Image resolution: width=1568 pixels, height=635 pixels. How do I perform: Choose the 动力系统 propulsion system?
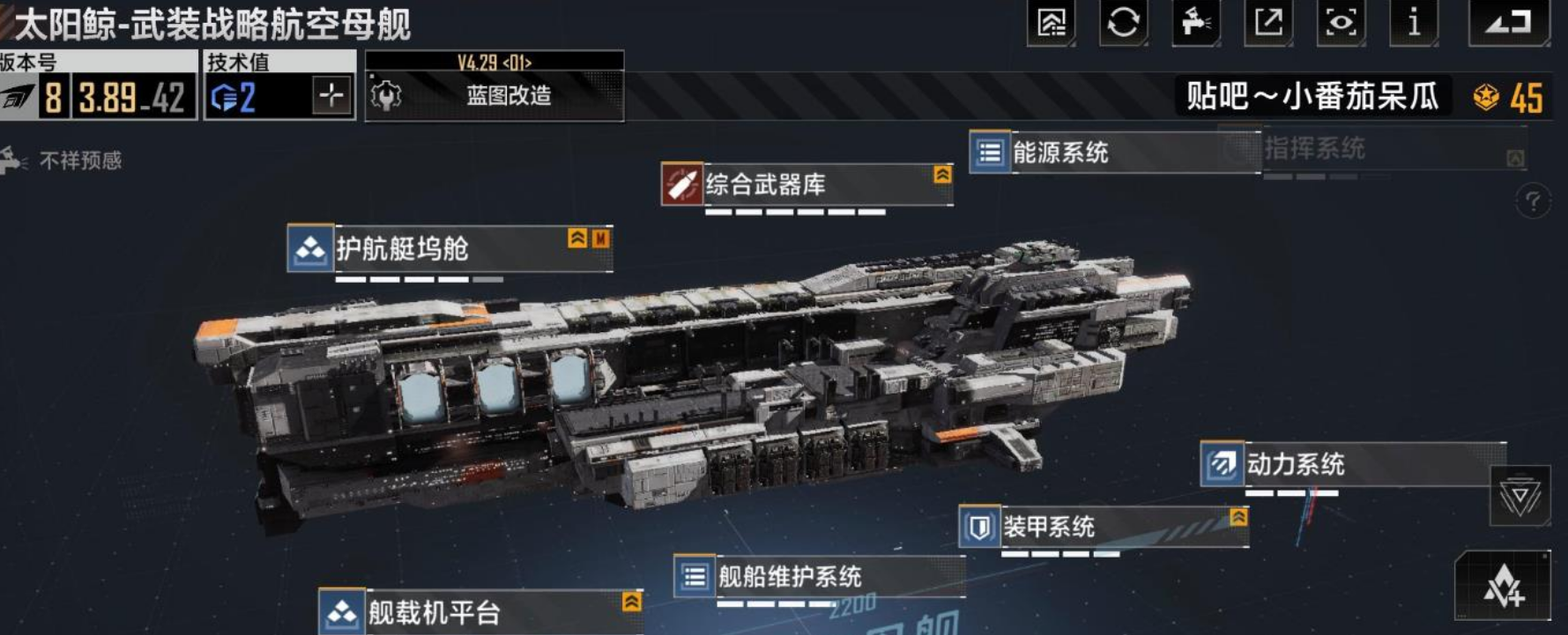coord(1352,464)
